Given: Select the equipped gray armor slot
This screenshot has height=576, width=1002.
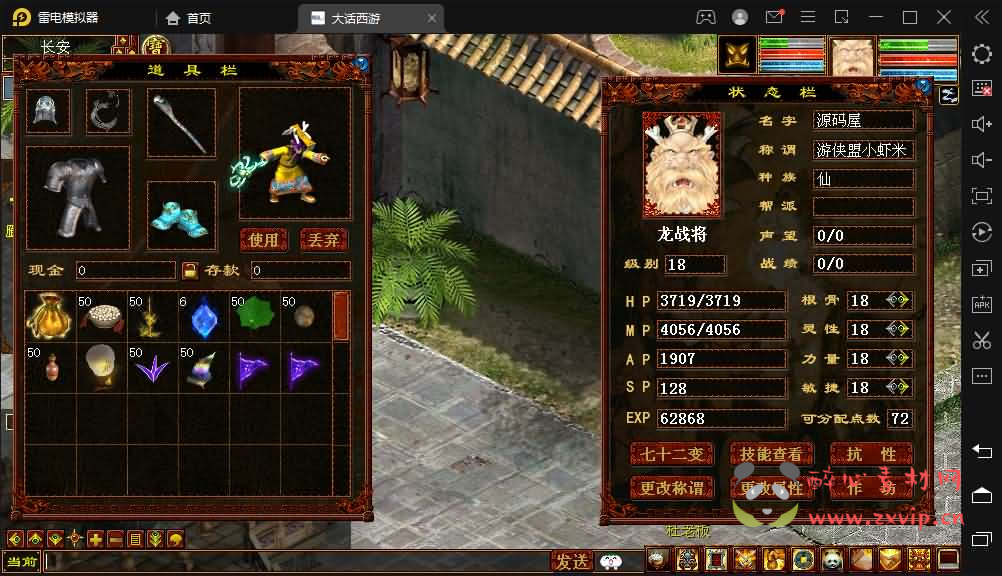Looking at the screenshot, I should 77,197.
